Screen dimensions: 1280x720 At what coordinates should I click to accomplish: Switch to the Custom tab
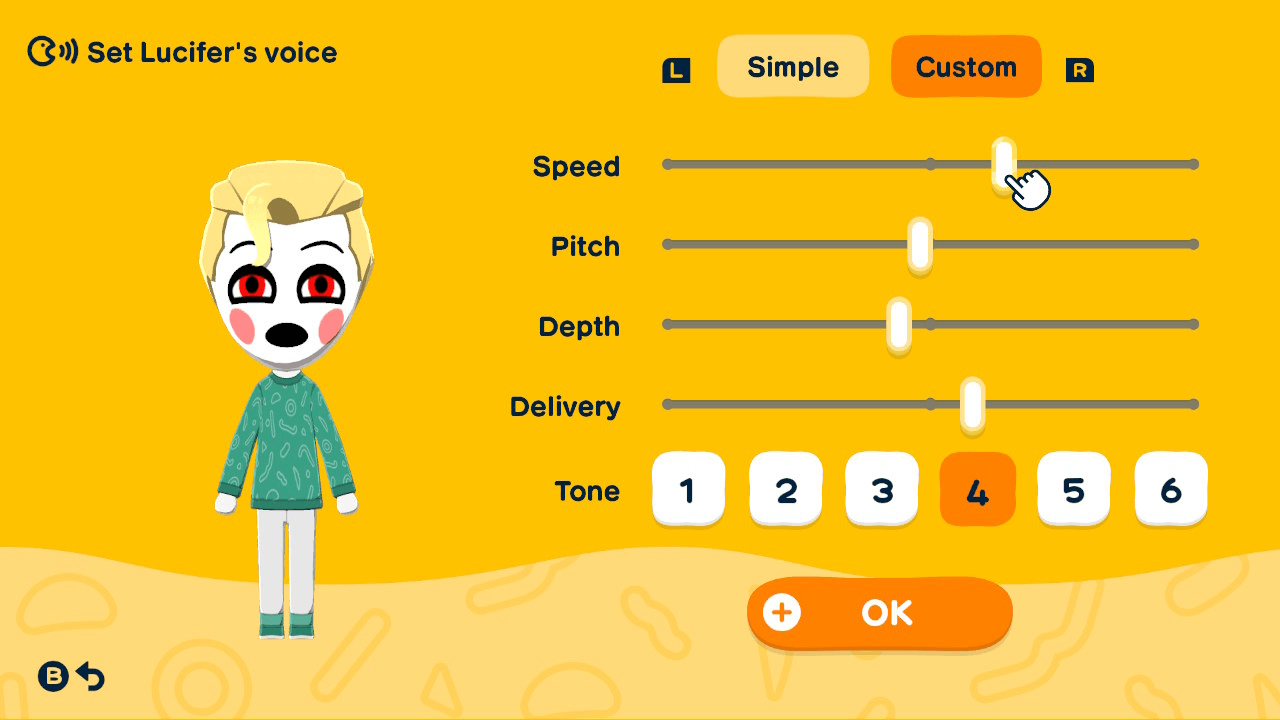(x=966, y=66)
